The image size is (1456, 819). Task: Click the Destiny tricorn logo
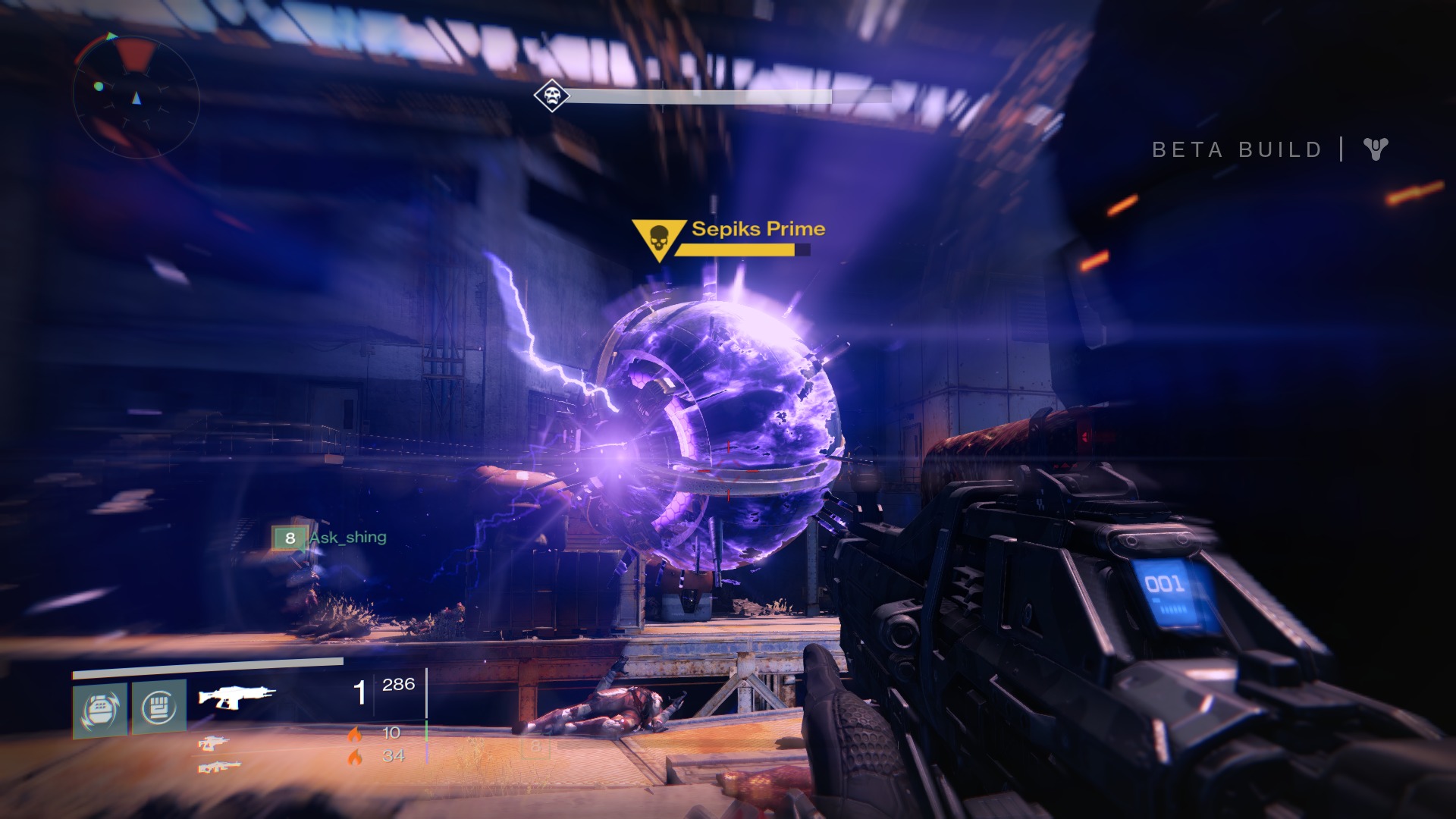1375,149
